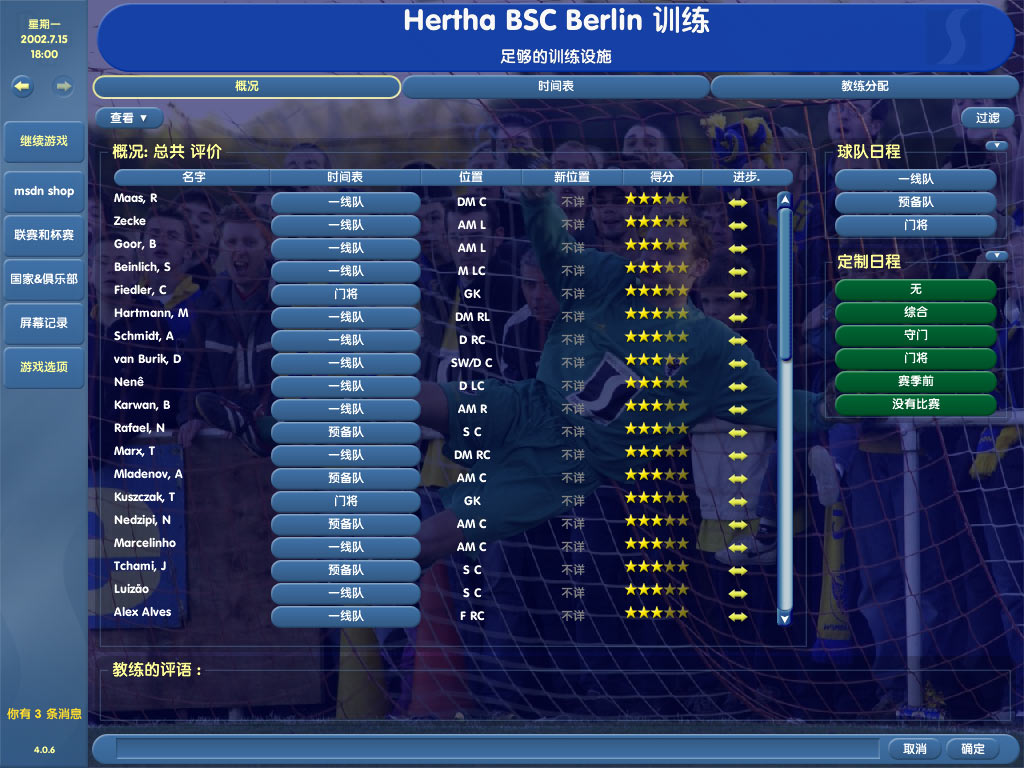Change the schedule button for Maas, R

click(x=345, y=202)
